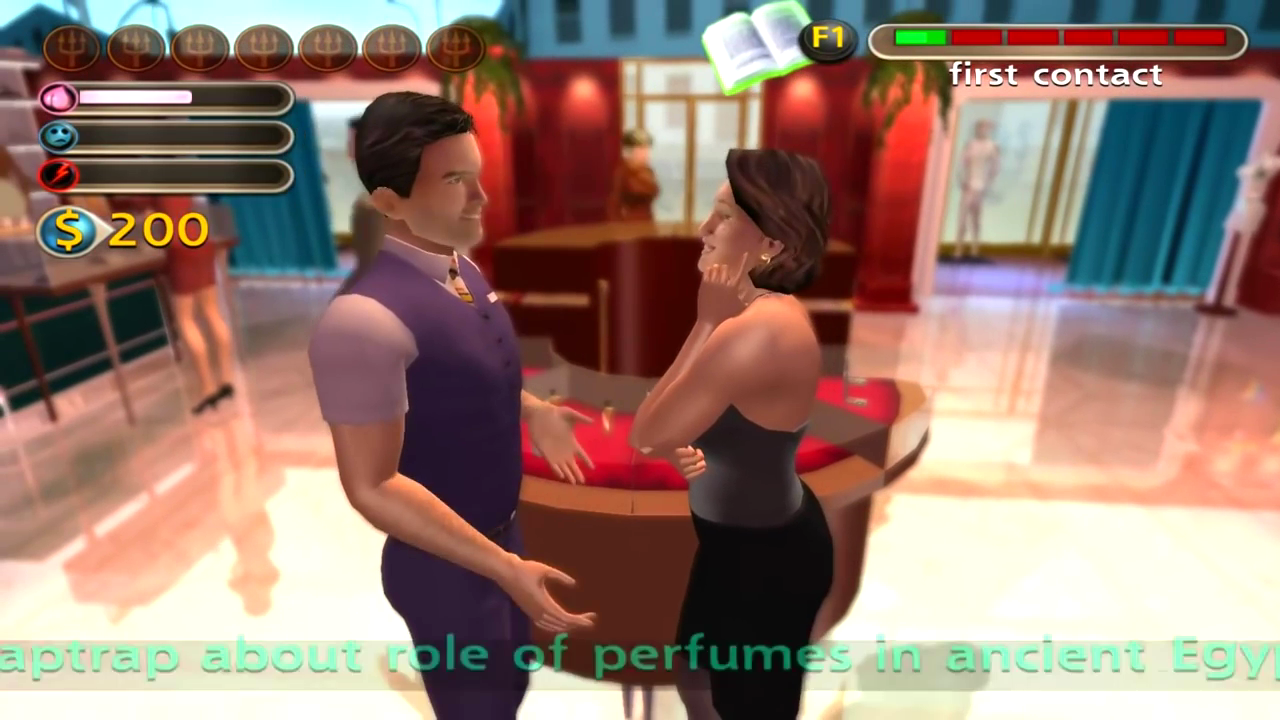The image size is (1280, 720).
Task: Select the blue sad-face mood icon
Action: click(x=60, y=136)
